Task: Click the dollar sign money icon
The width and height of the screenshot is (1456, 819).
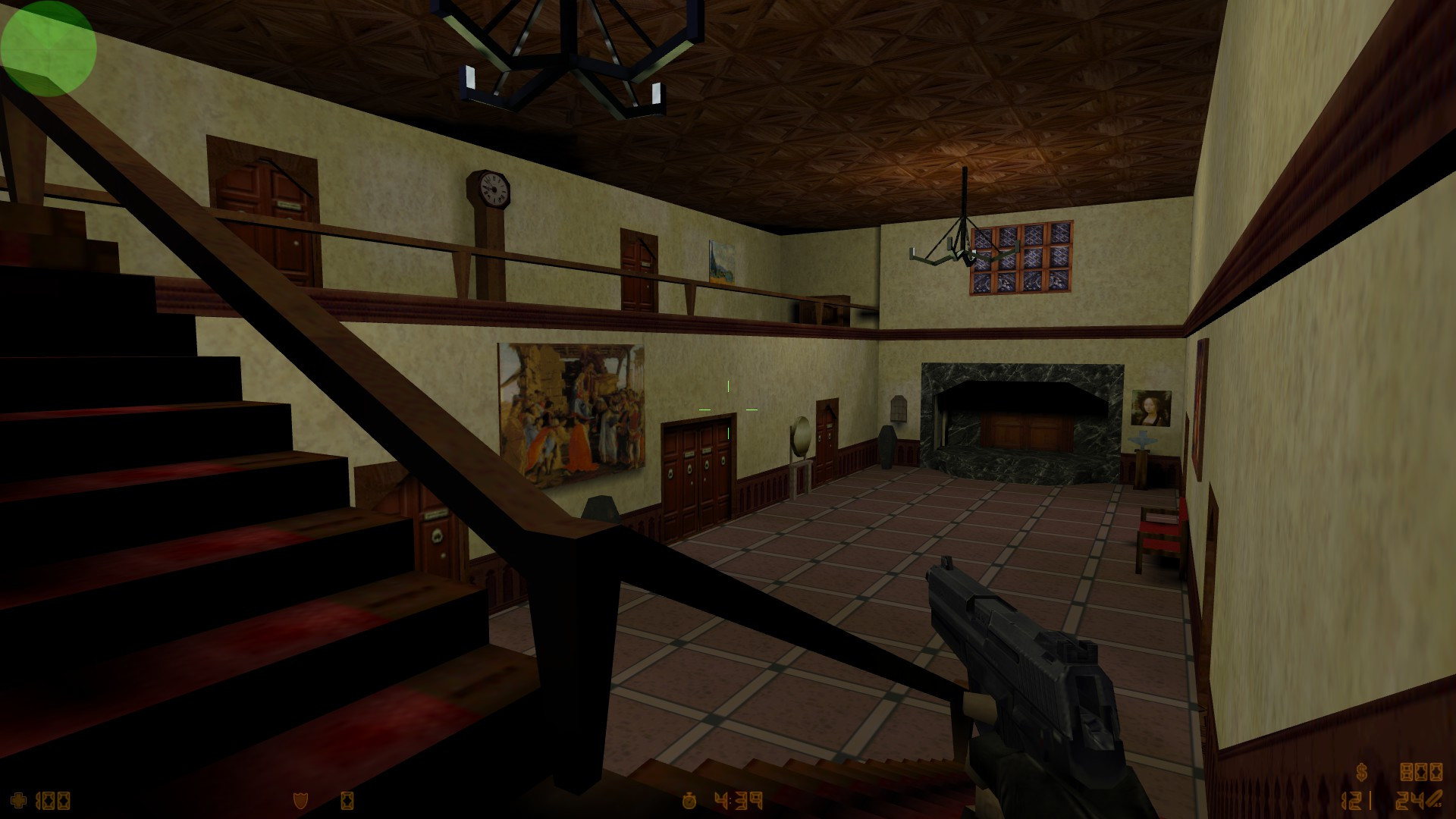Action: pos(1361,771)
